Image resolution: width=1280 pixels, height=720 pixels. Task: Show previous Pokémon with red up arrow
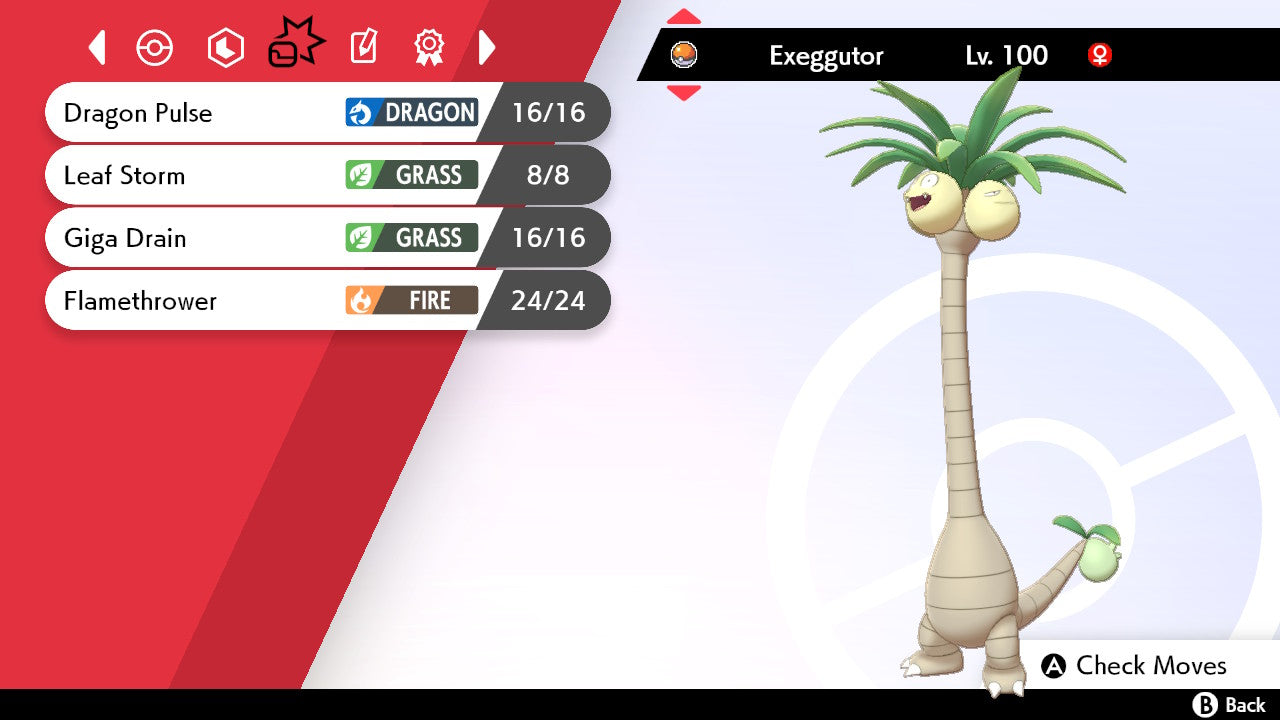coord(684,17)
